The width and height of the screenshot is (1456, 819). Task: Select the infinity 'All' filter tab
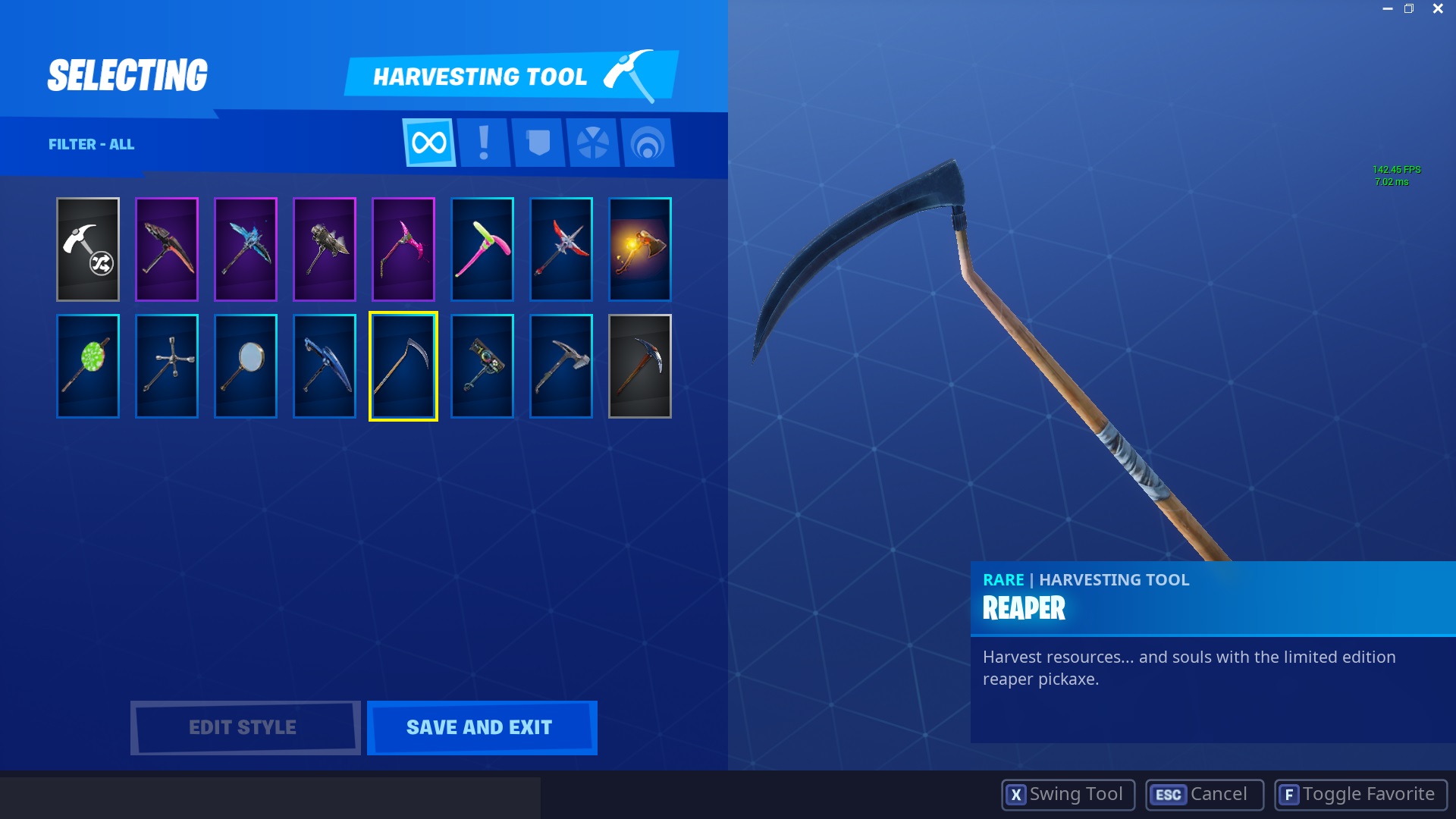tap(428, 143)
